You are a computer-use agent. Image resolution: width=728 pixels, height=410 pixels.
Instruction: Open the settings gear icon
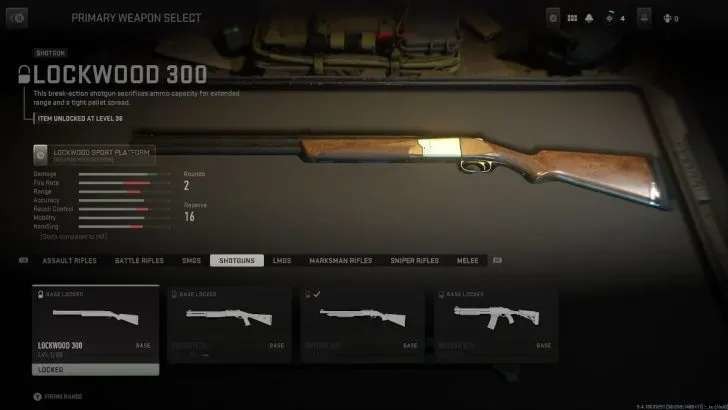[553, 17]
